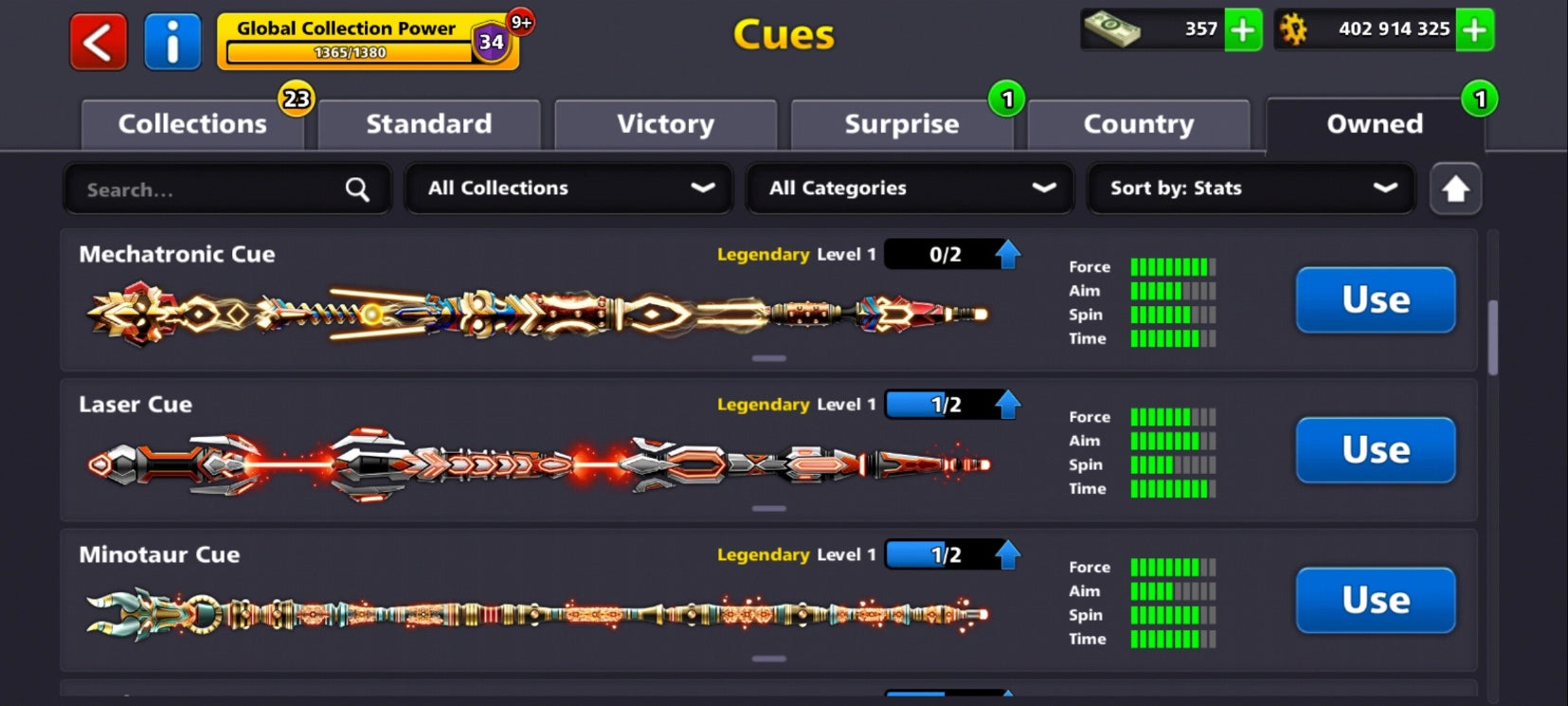Click the upgrade arrow on Laser Cue
This screenshot has width=1568, height=706.
[1007, 404]
